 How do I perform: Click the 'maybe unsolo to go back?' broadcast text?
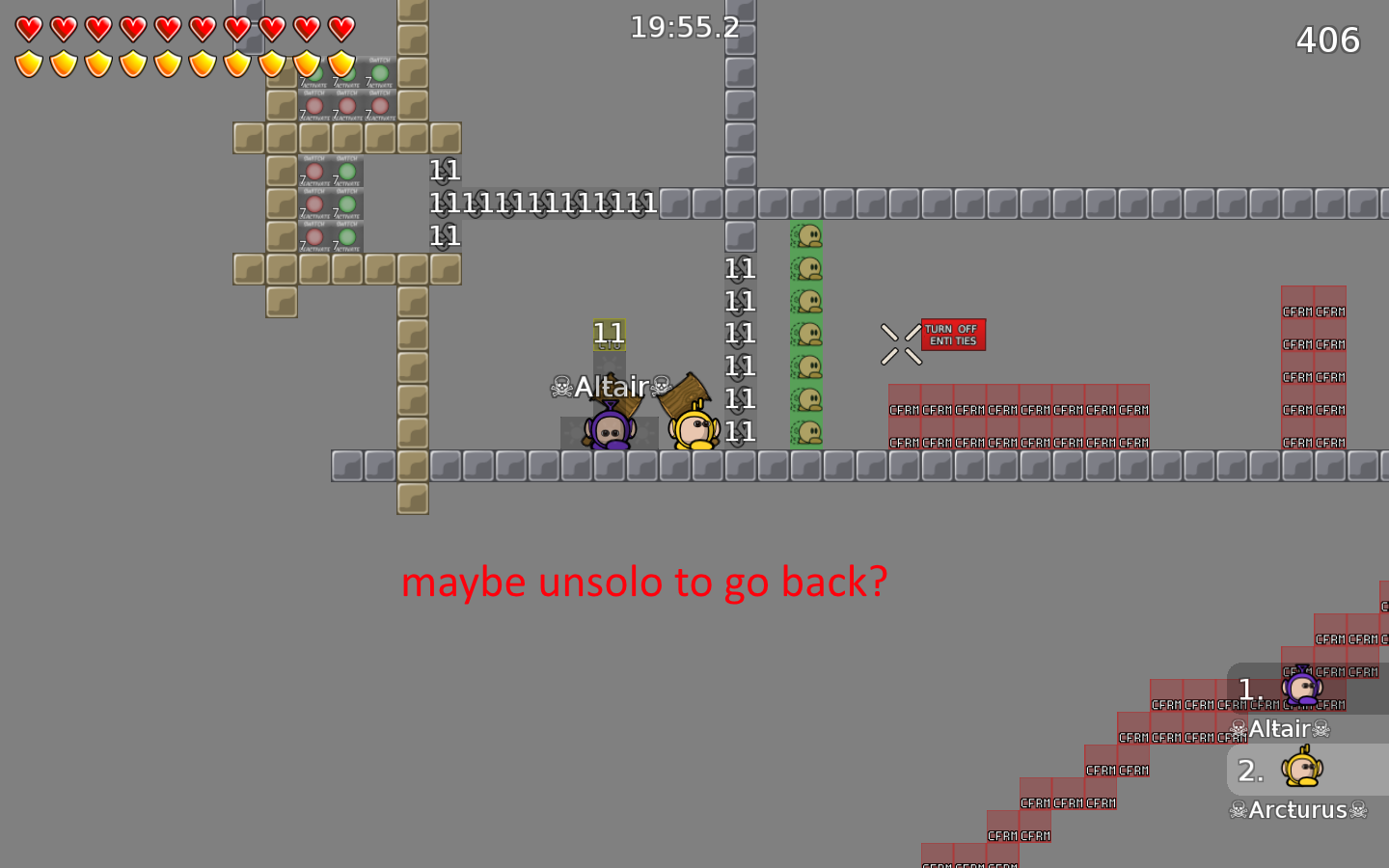[643, 582]
